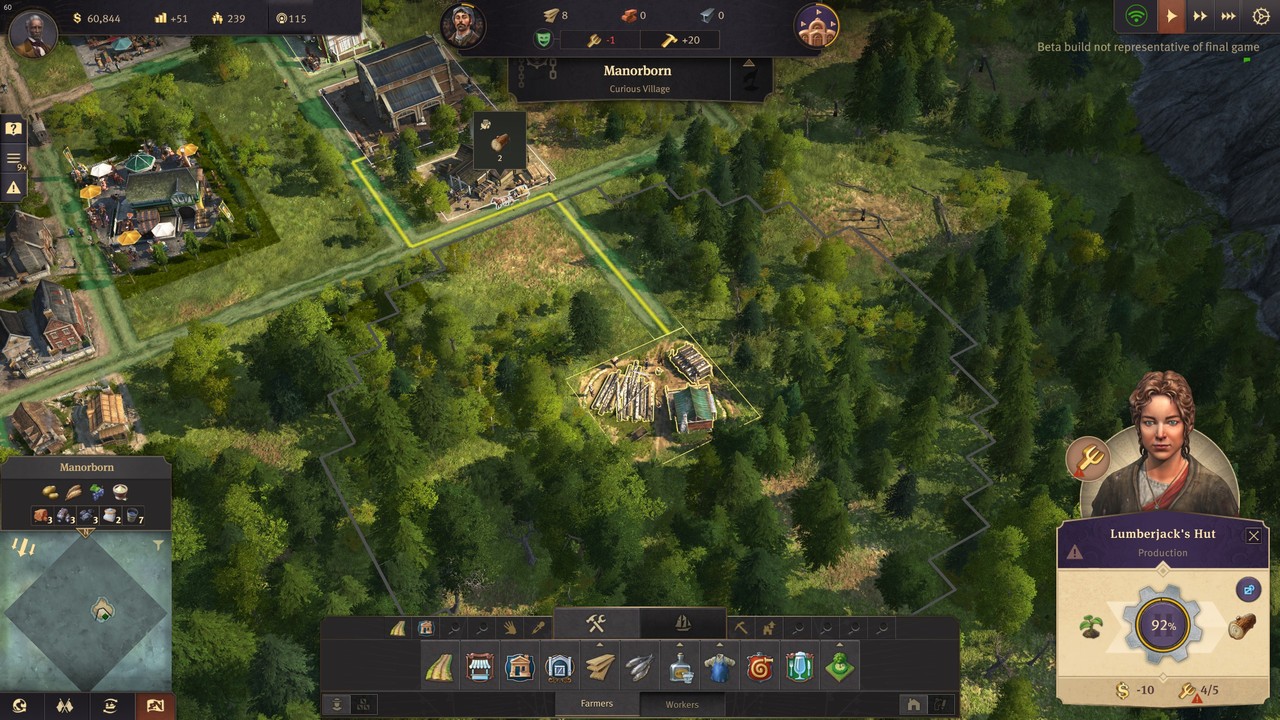This screenshot has width=1280, height=720.
Task: Select triple fast-forward game speed
Action: pos(1229,16)
